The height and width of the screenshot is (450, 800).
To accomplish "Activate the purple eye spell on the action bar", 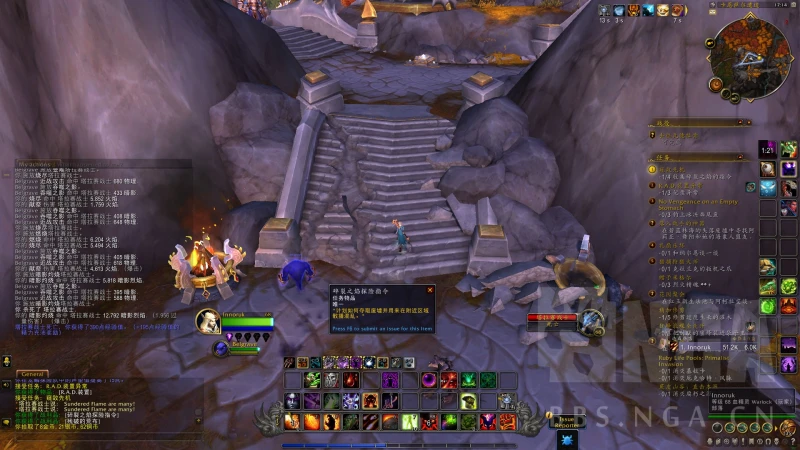I will [x=429, y=380].
